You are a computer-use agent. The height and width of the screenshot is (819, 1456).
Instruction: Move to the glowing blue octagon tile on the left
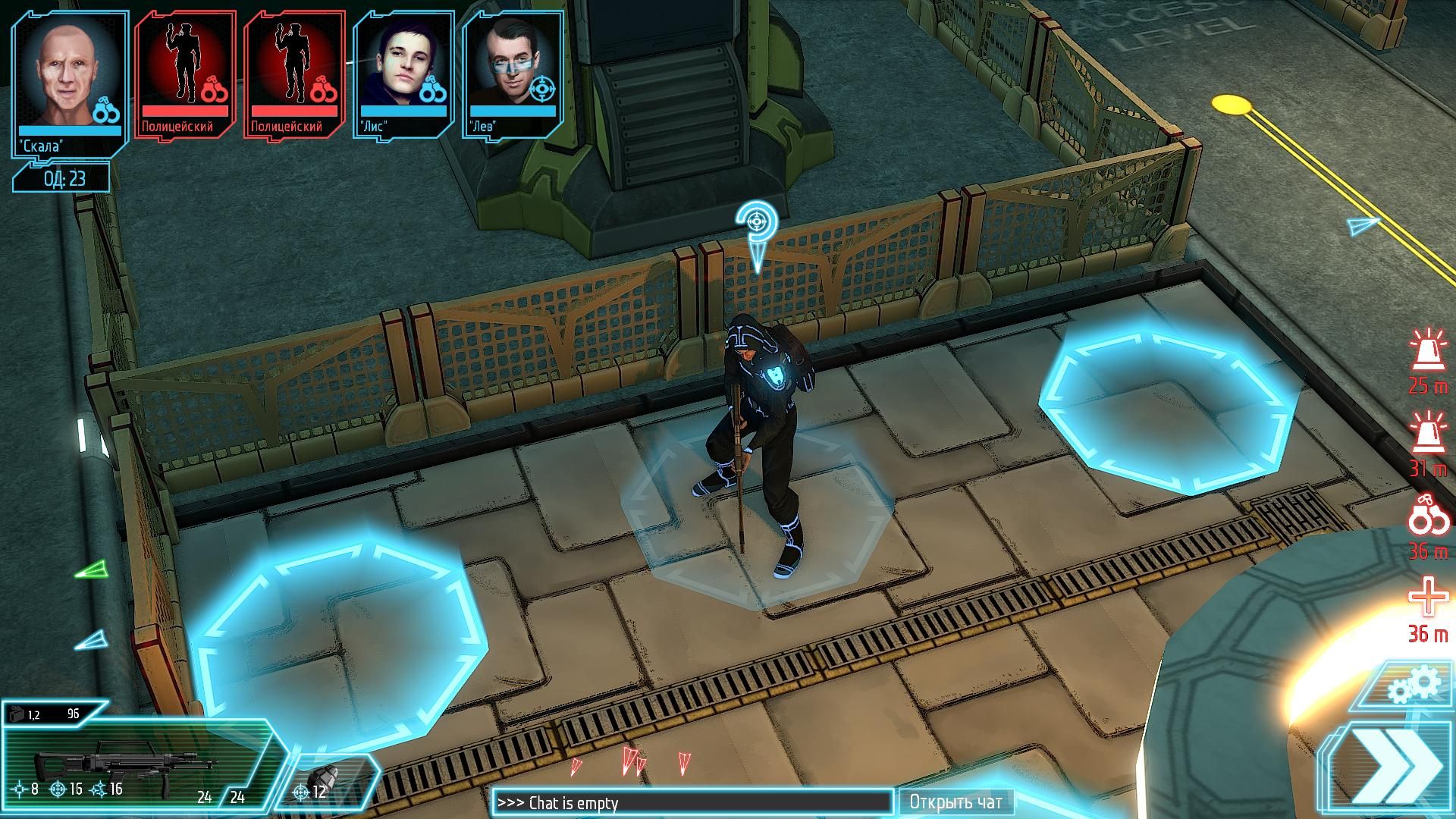coord(341,629)
